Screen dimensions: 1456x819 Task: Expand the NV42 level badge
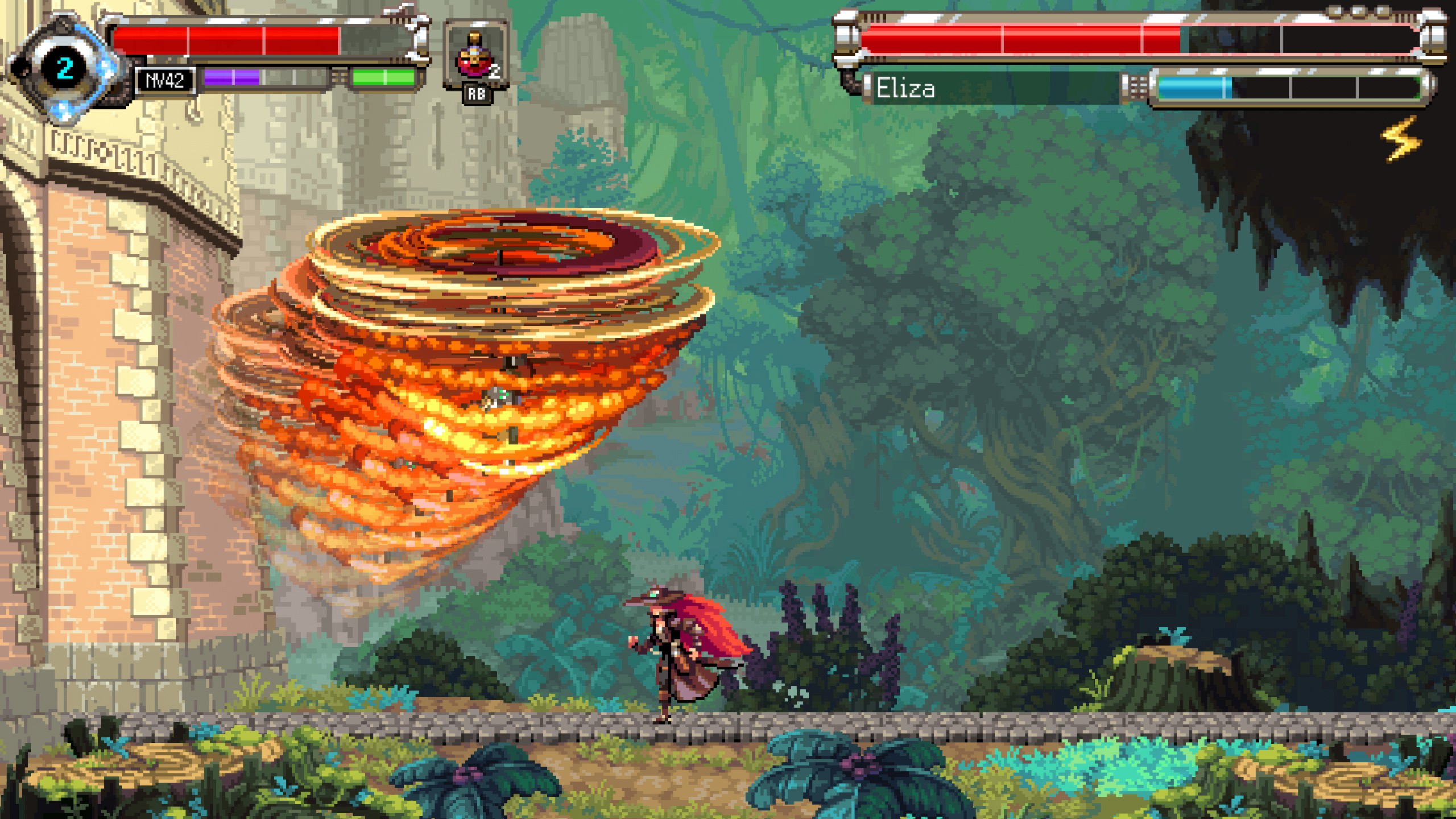click(165, 81)
